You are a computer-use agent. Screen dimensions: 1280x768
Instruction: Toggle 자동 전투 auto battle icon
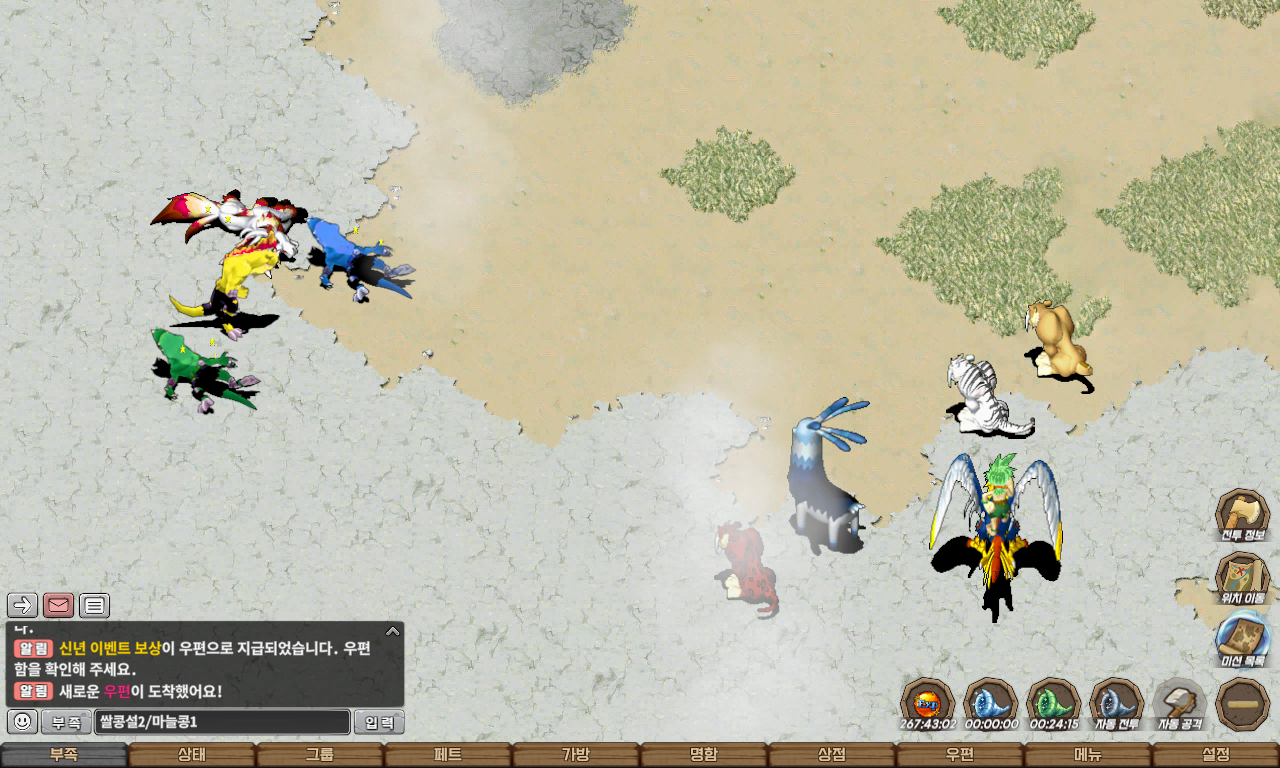click(x=1116, y=702)
